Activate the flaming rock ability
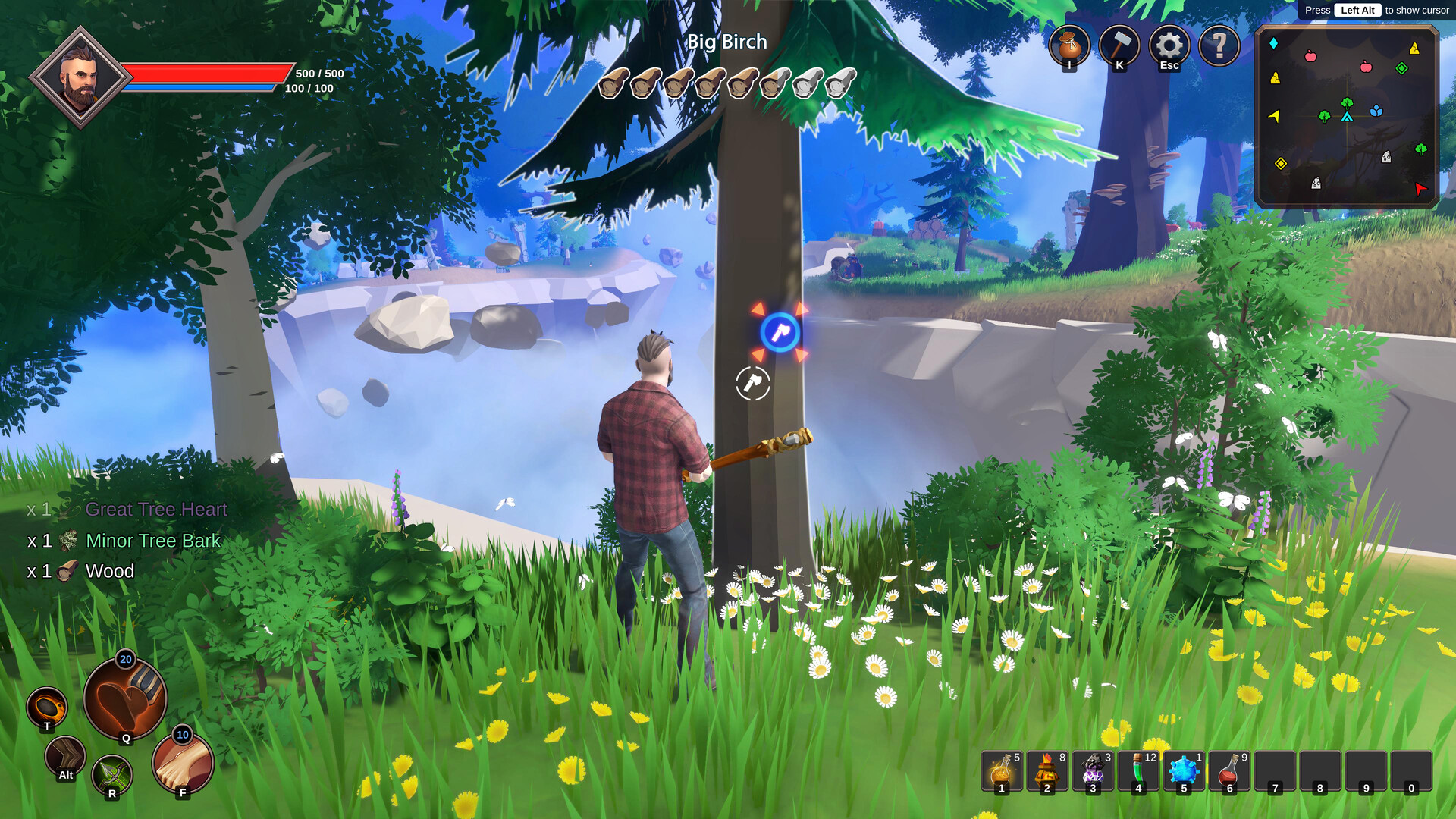1456x819 pixels. point(47,707)
